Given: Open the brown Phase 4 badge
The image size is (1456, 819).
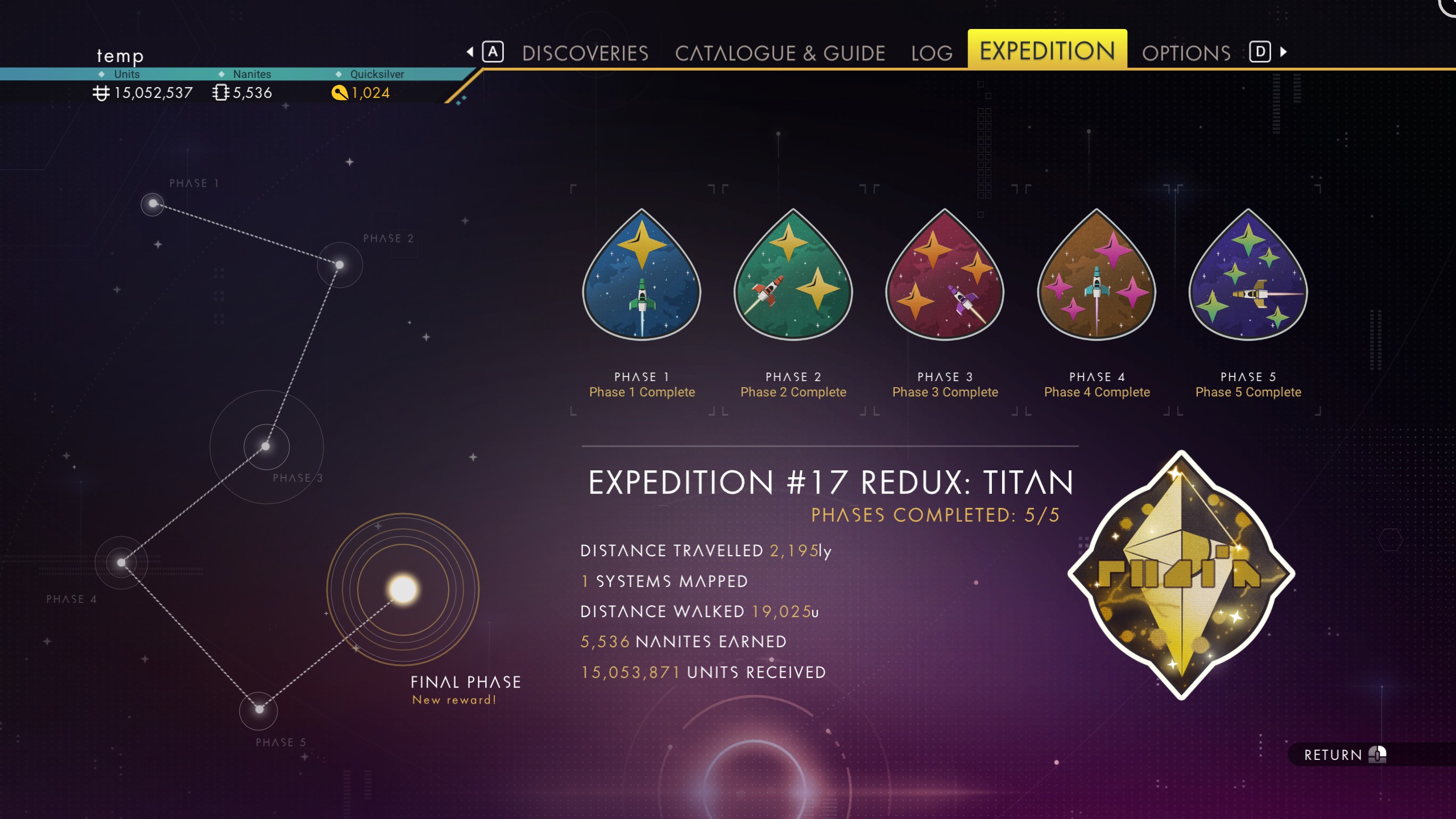Looking at the screenshot, I should [x=1097, y=276].
